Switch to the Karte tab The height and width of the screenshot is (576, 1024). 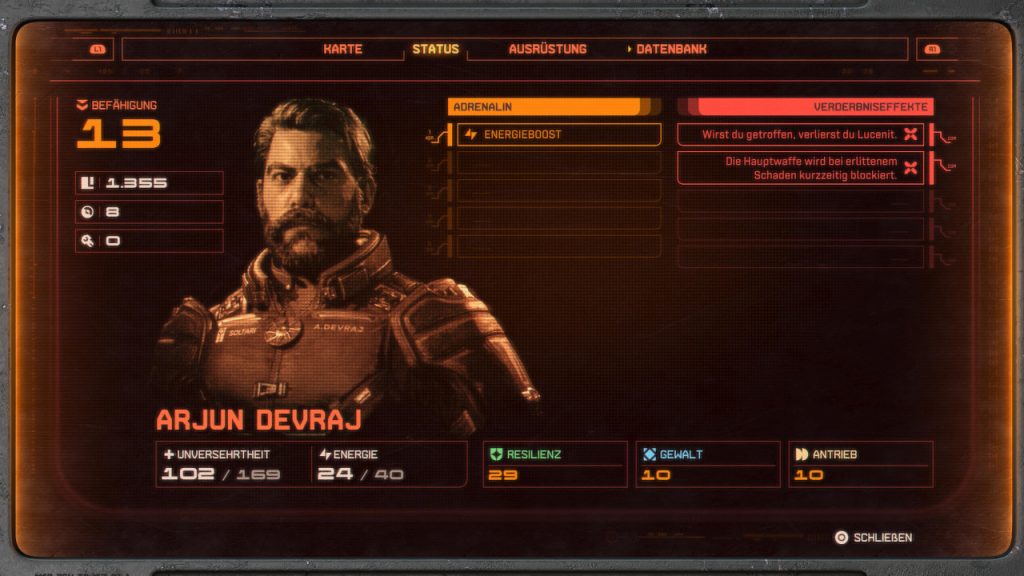tap(342, 49)
